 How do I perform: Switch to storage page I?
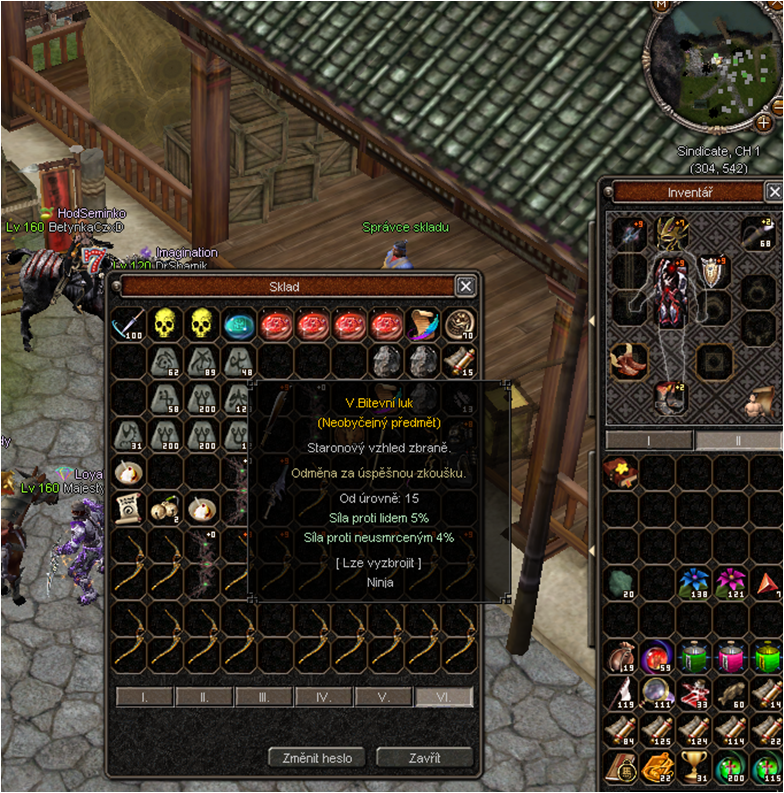[x=144, y=697]
